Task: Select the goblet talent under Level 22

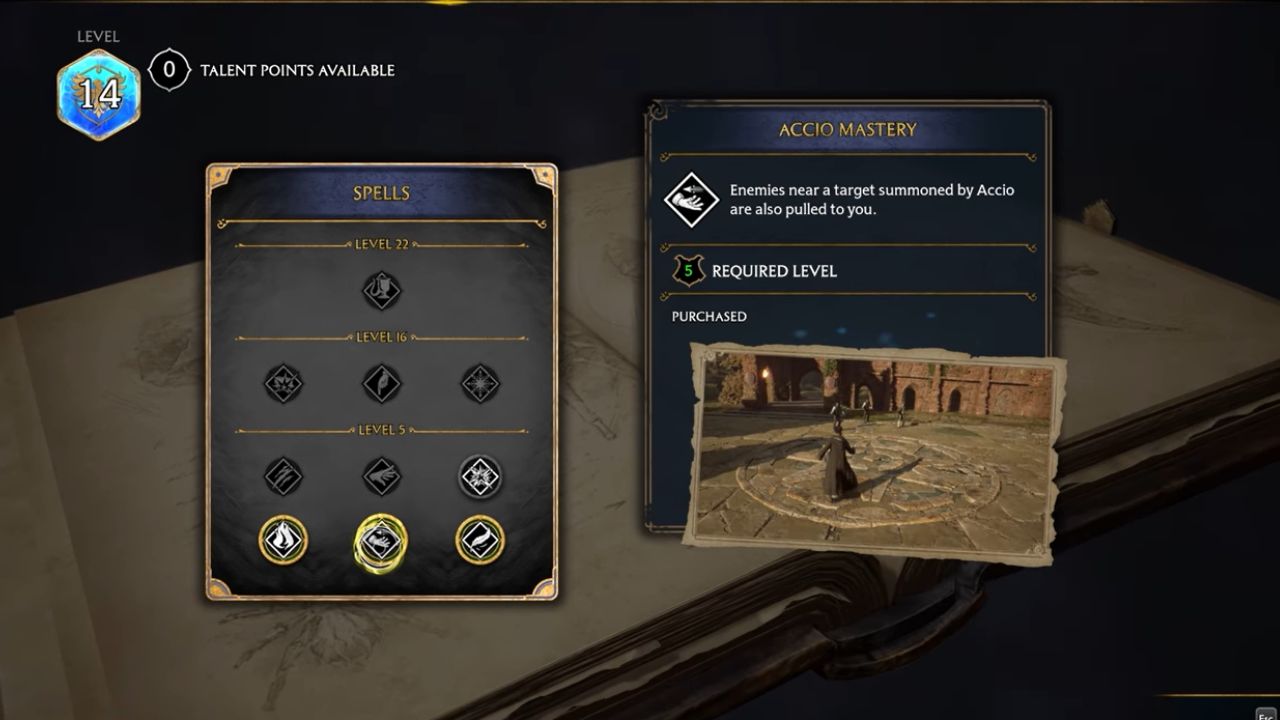Action: [x=382, y=288]
